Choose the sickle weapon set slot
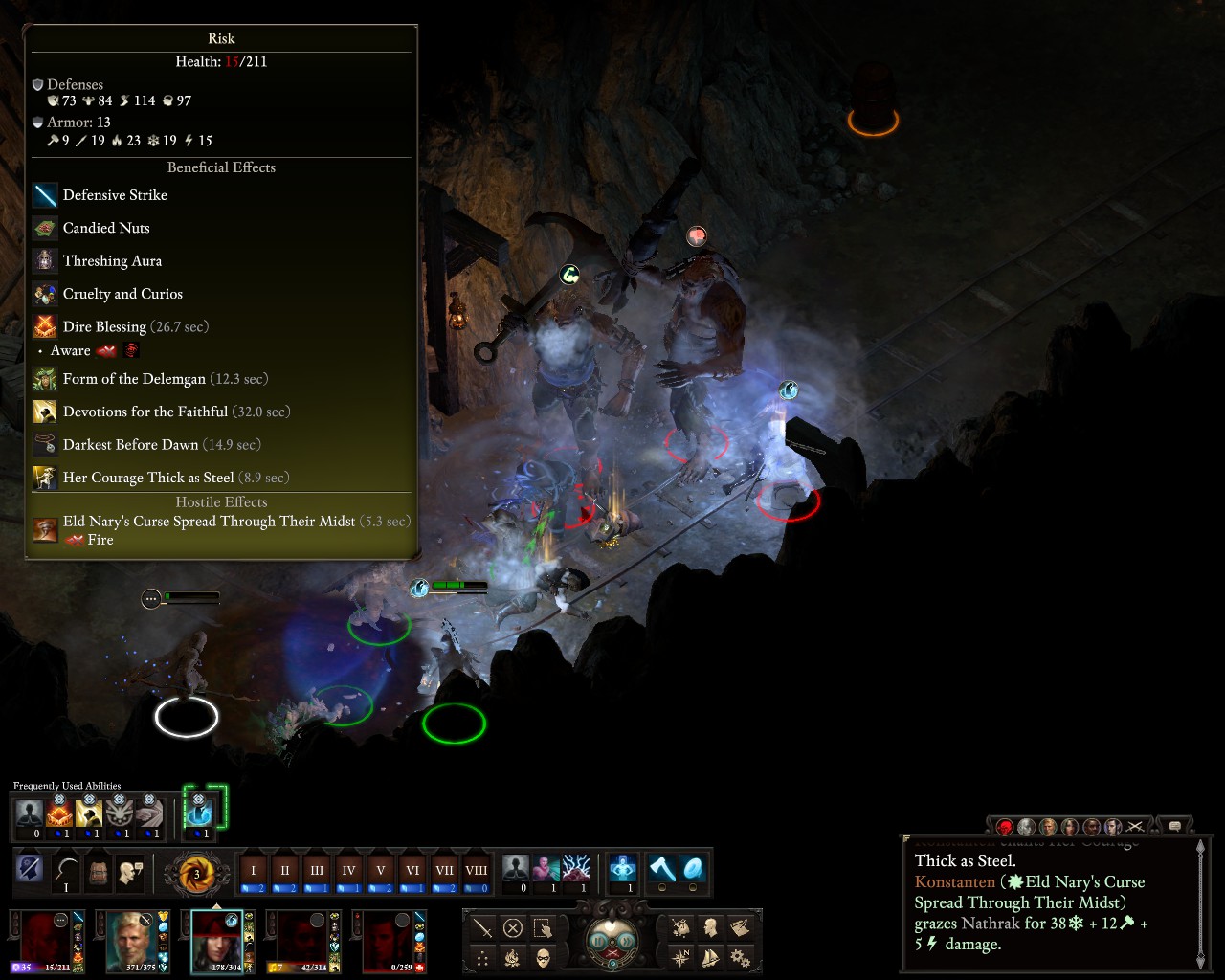 (66, 871)
